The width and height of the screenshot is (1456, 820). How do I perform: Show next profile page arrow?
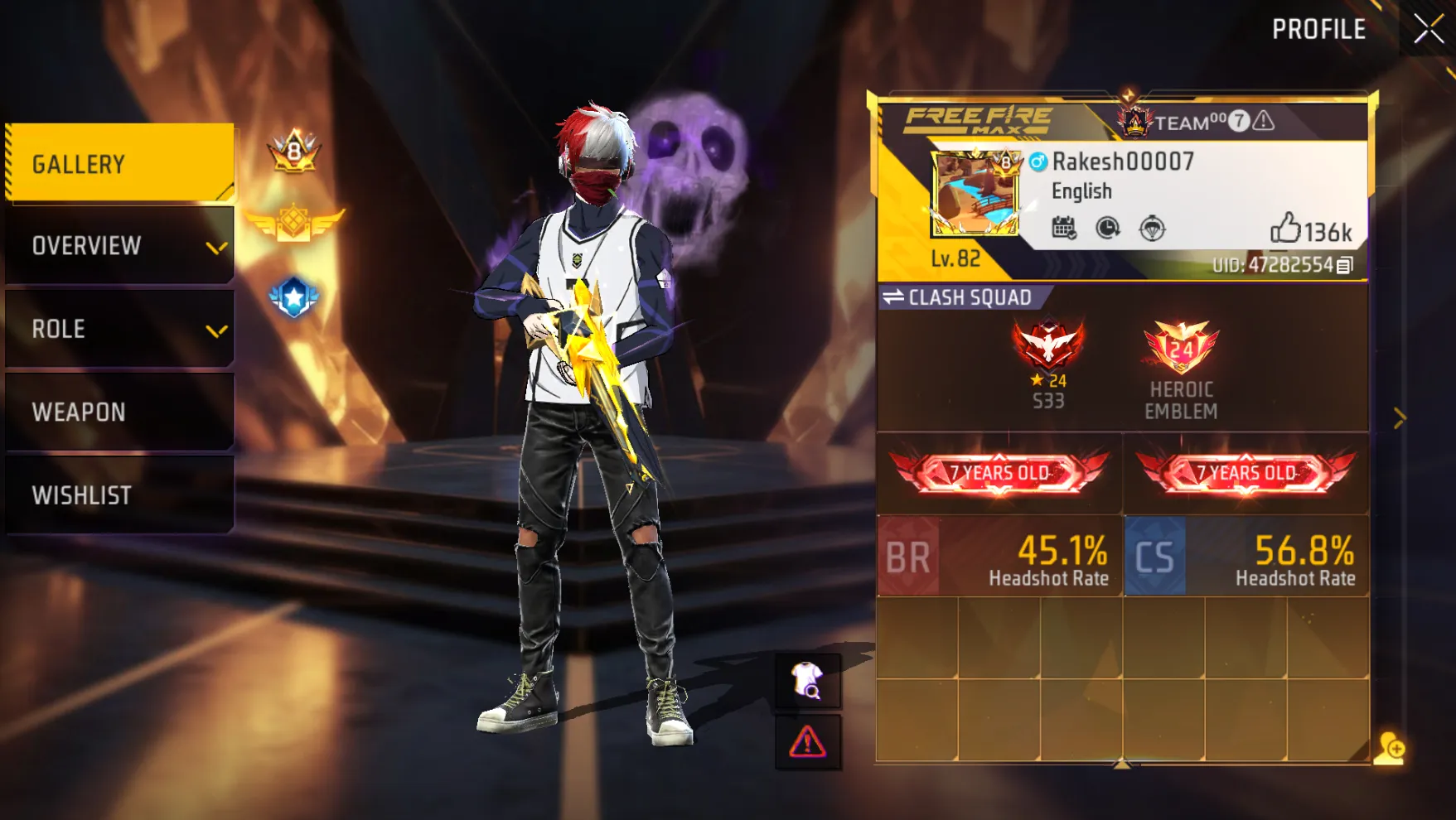[x=1400, y=418]
